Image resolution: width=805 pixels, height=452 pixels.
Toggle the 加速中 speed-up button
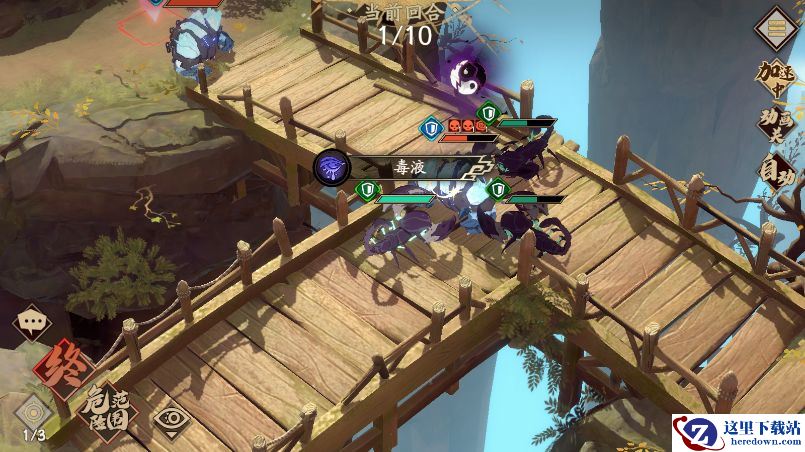775,77
